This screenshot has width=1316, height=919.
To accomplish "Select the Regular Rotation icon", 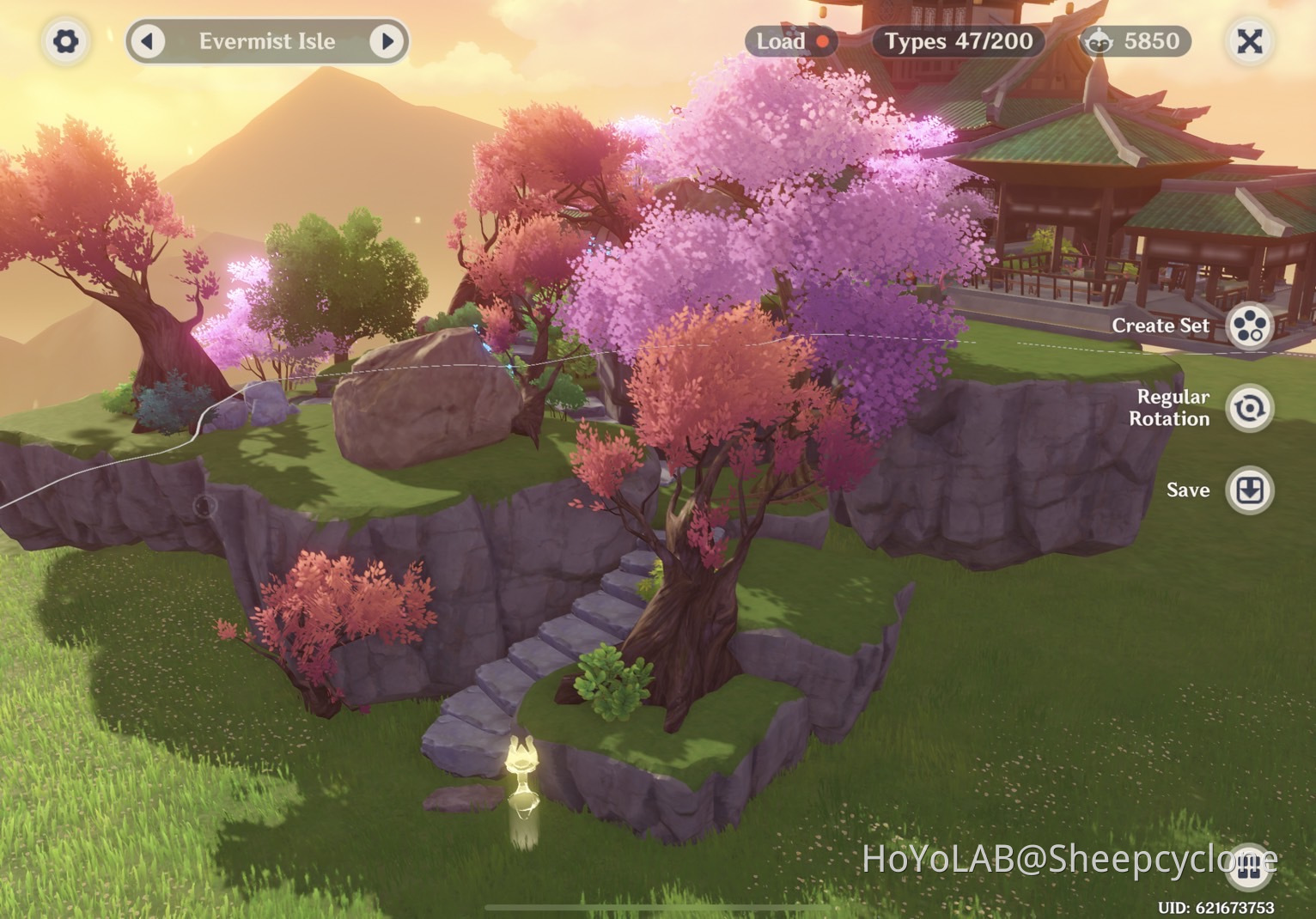I will 1251,408.
